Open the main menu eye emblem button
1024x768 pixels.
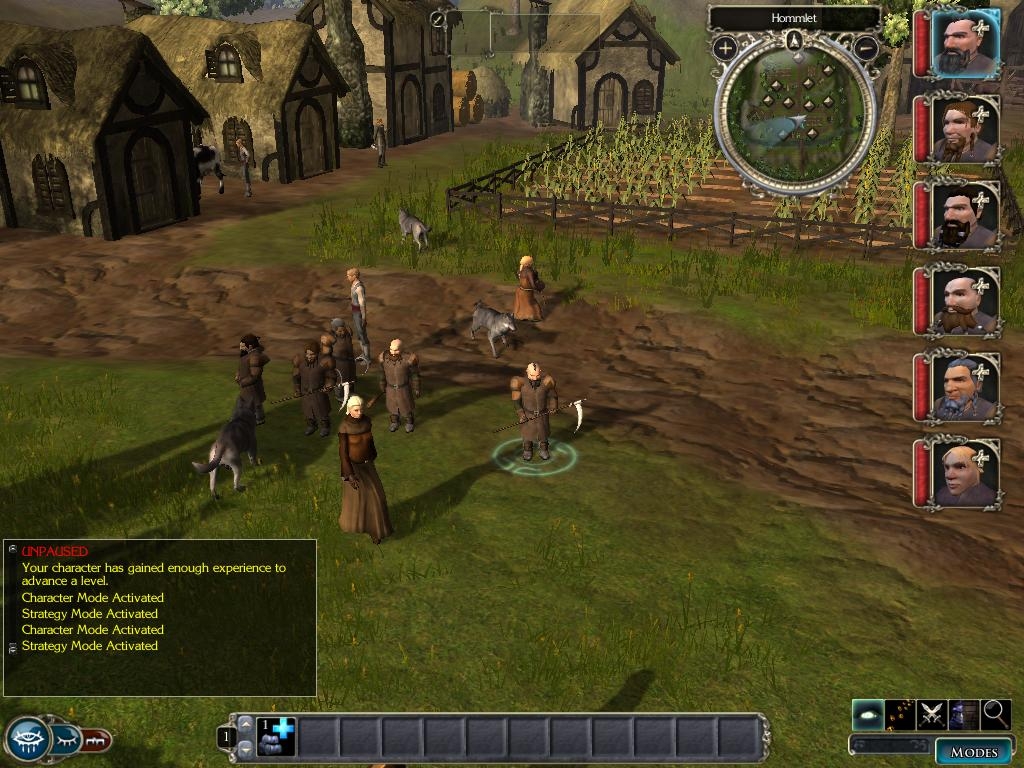(27, 740)
